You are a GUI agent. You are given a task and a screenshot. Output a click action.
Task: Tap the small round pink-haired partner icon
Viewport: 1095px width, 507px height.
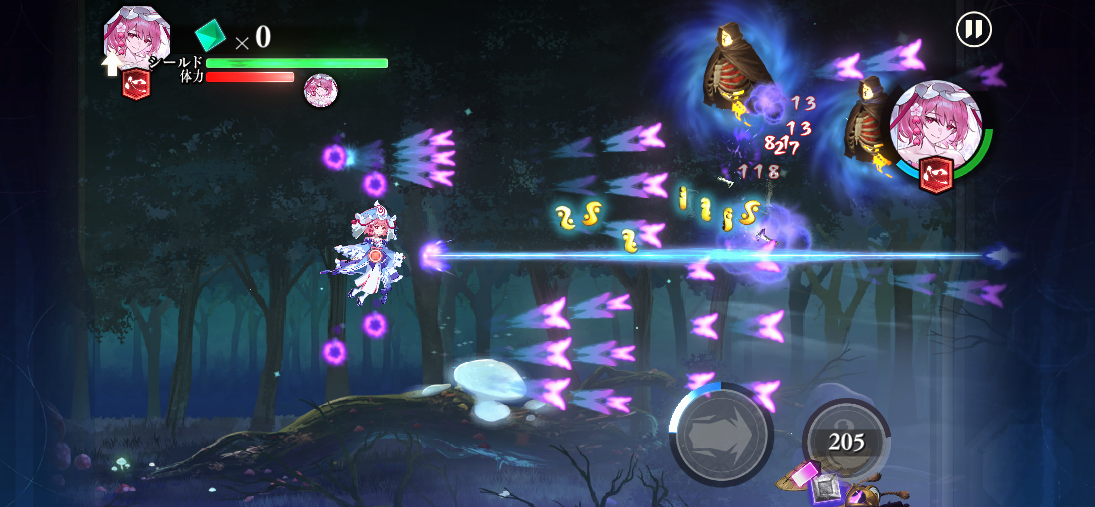click(320, 90)
